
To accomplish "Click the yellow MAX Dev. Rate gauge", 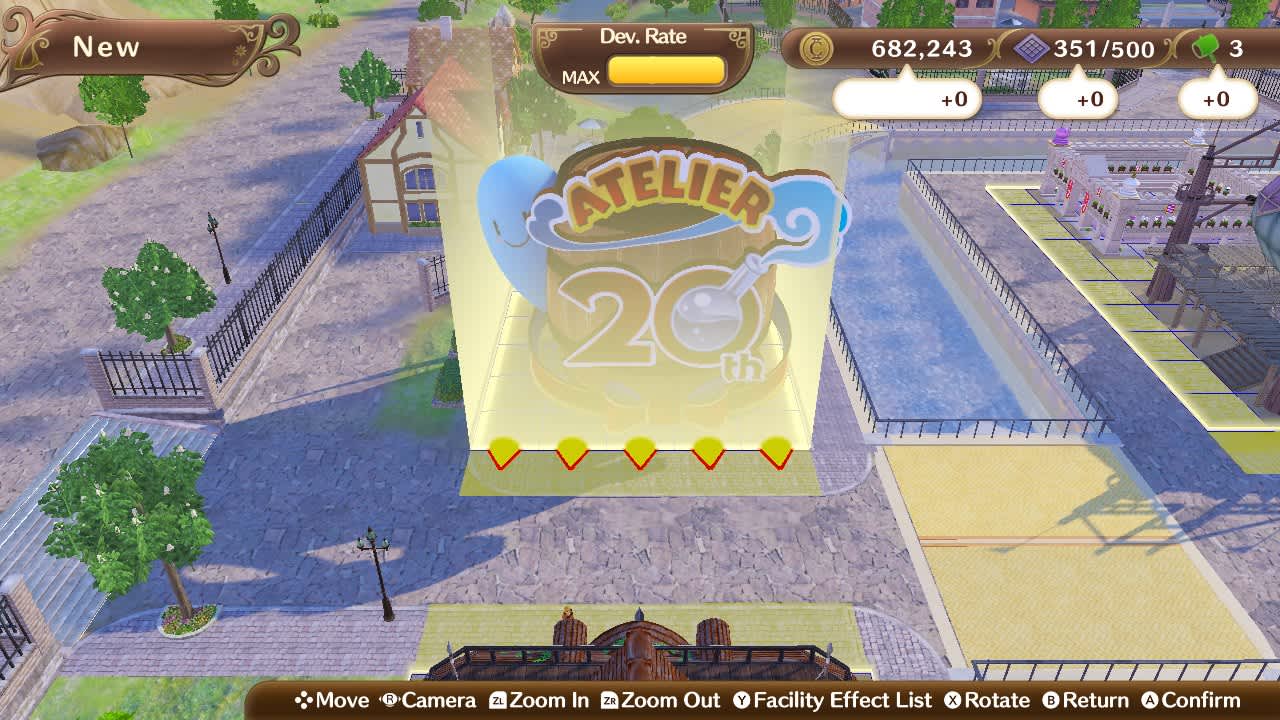I will click(666, 72).
